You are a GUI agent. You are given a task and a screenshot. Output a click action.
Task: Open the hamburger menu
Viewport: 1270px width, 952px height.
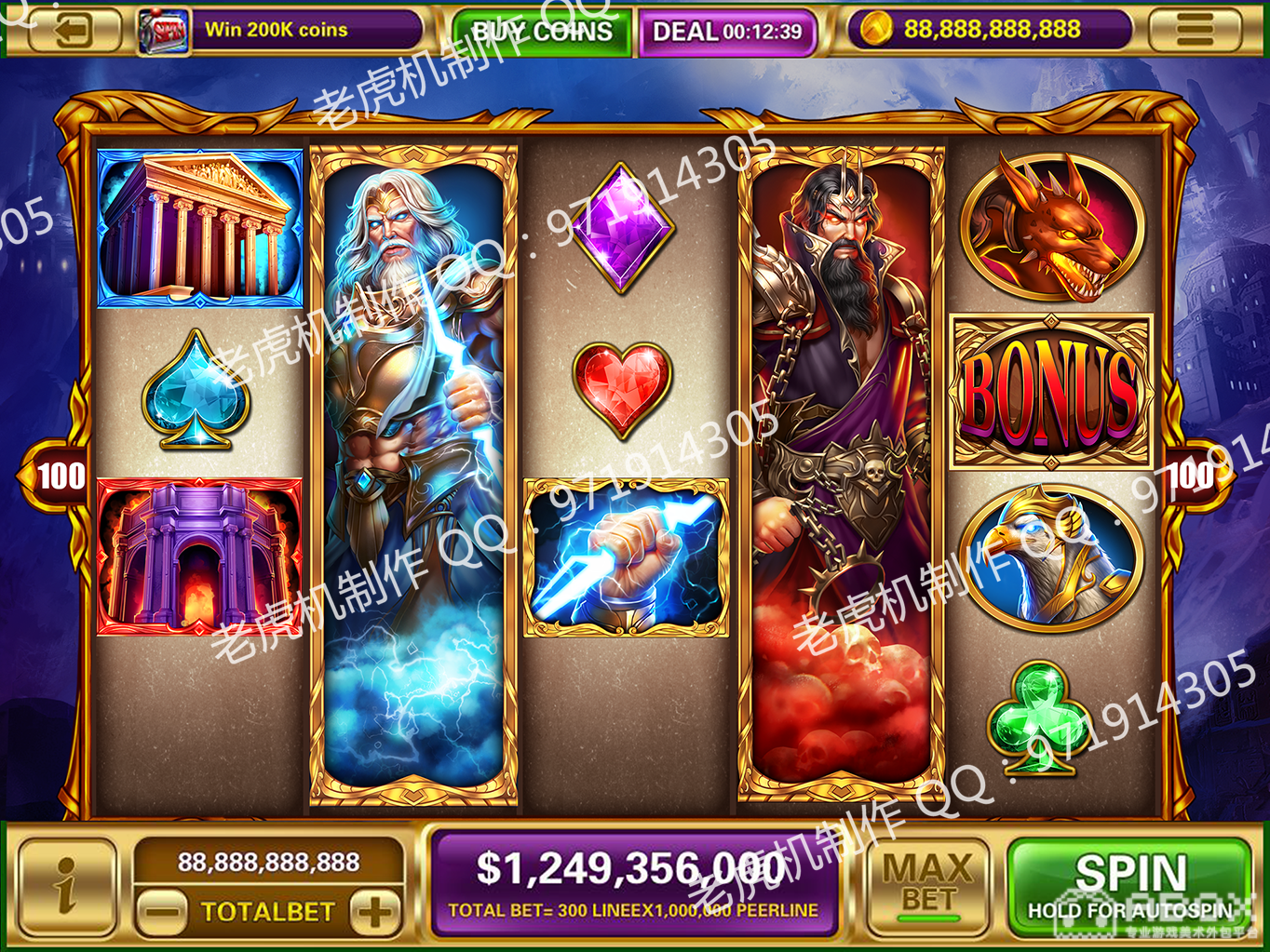coord(1195,30)
